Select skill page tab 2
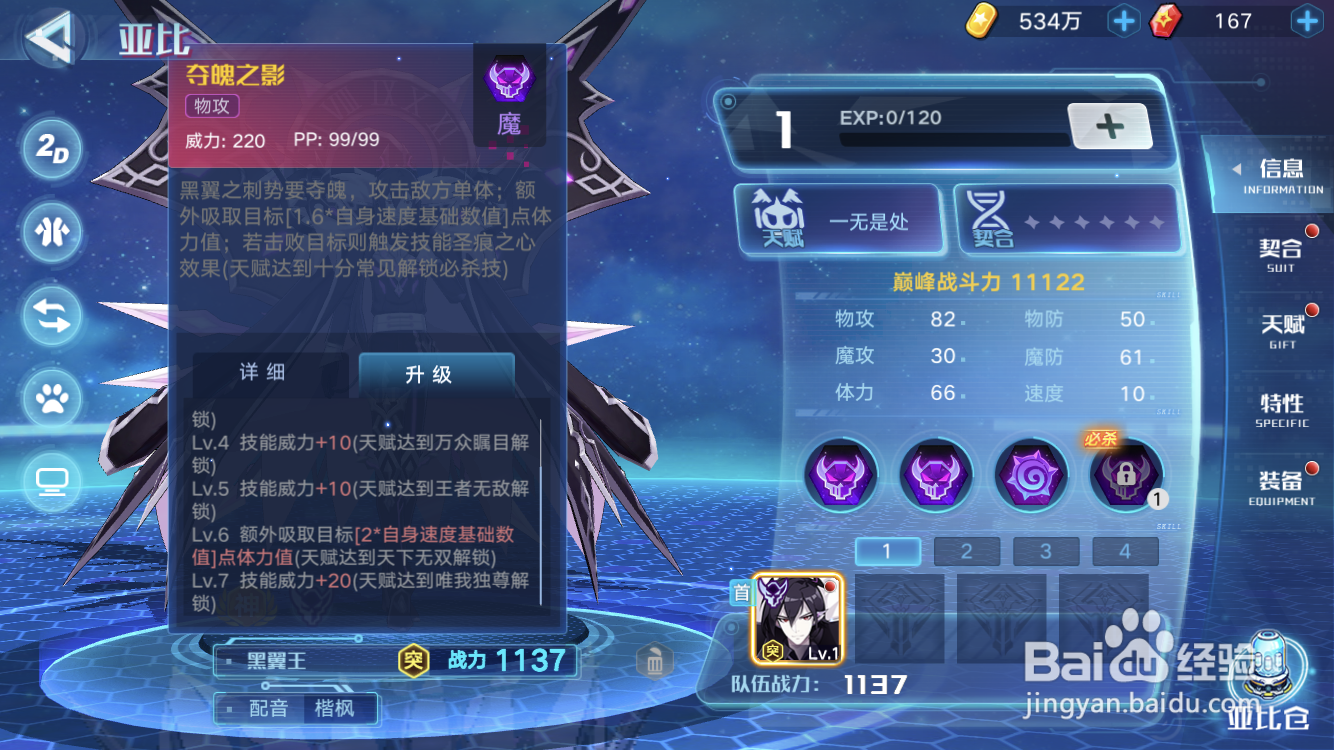 (966, 551)
